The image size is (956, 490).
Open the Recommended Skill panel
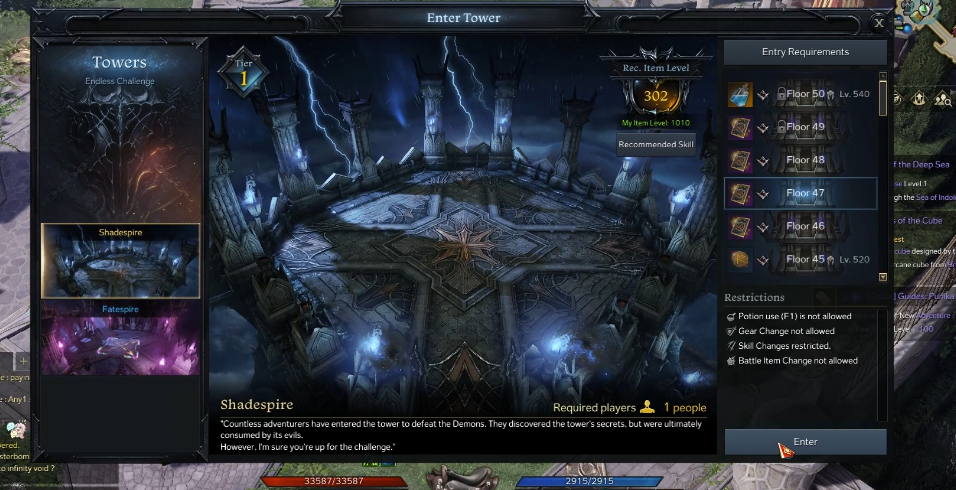click(x=656, y=144)
